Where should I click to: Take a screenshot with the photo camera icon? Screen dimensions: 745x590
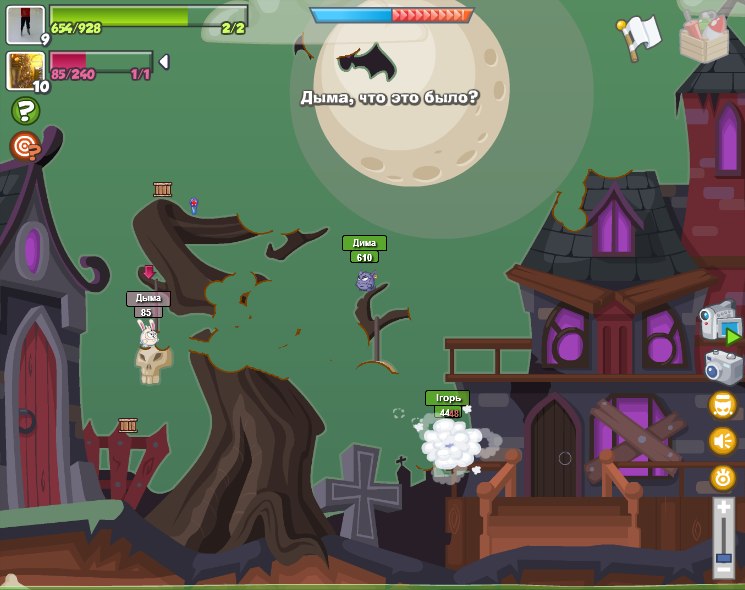pyautogui.click(x=723, y=367)
